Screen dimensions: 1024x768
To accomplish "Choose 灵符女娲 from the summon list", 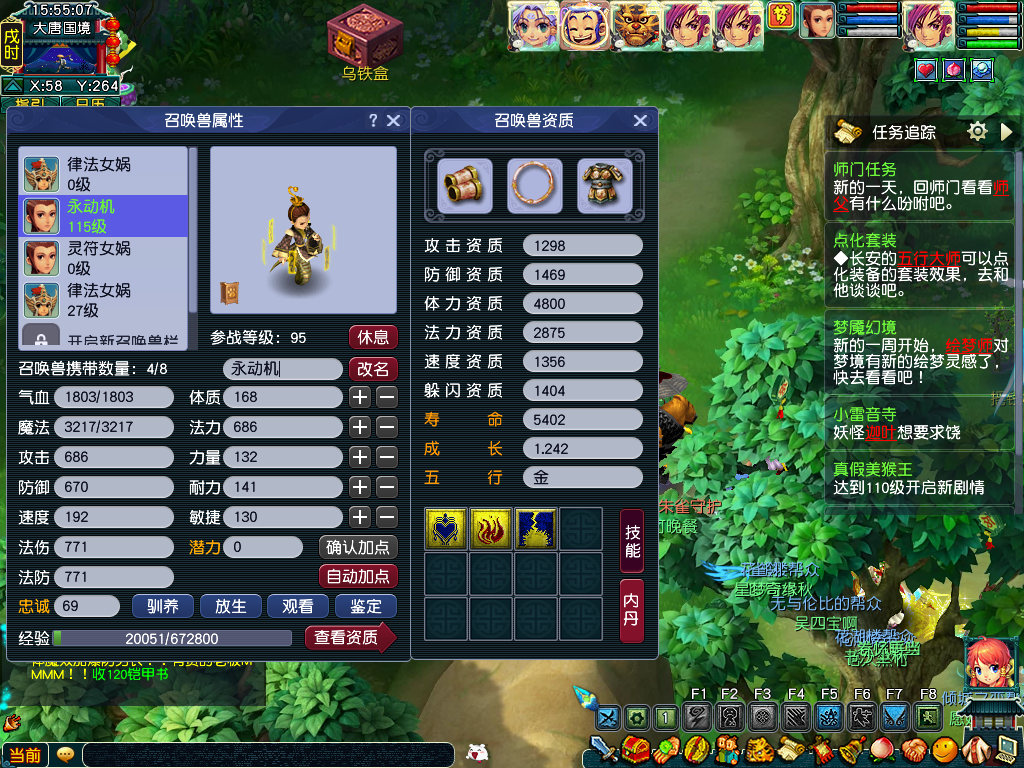I will [x=104, y=257].
